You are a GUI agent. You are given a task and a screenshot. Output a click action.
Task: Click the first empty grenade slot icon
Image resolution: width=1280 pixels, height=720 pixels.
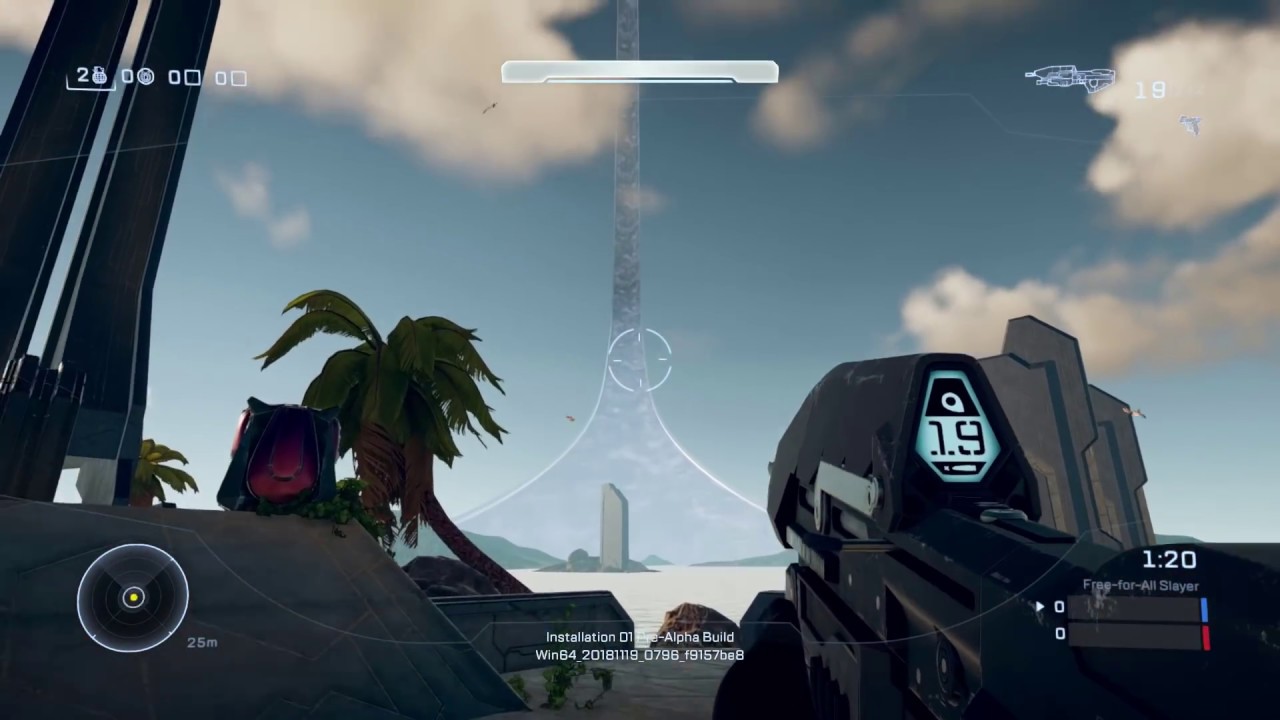pos(191,77)
